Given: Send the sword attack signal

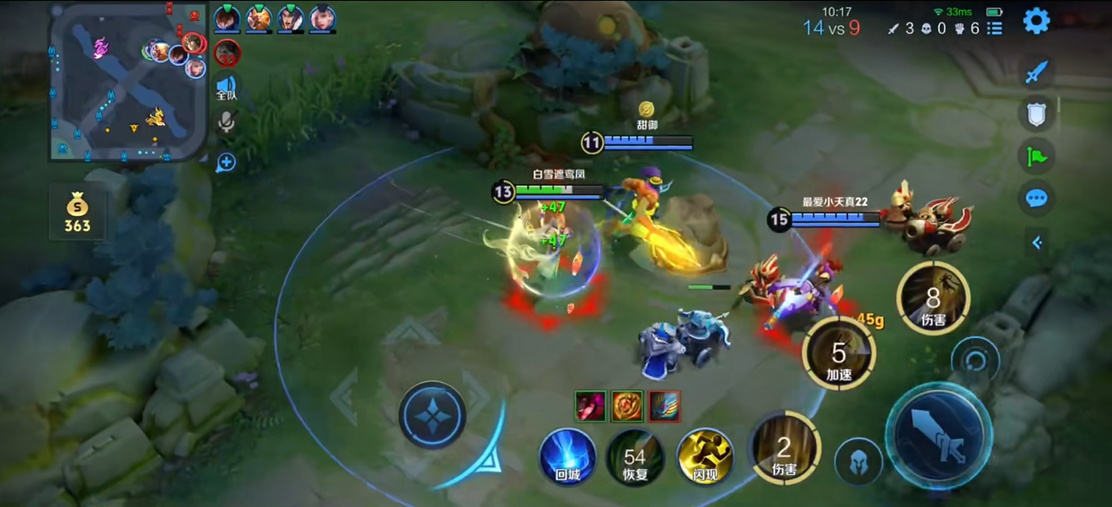Looking at the screenshot, I should pos(1037,72).
